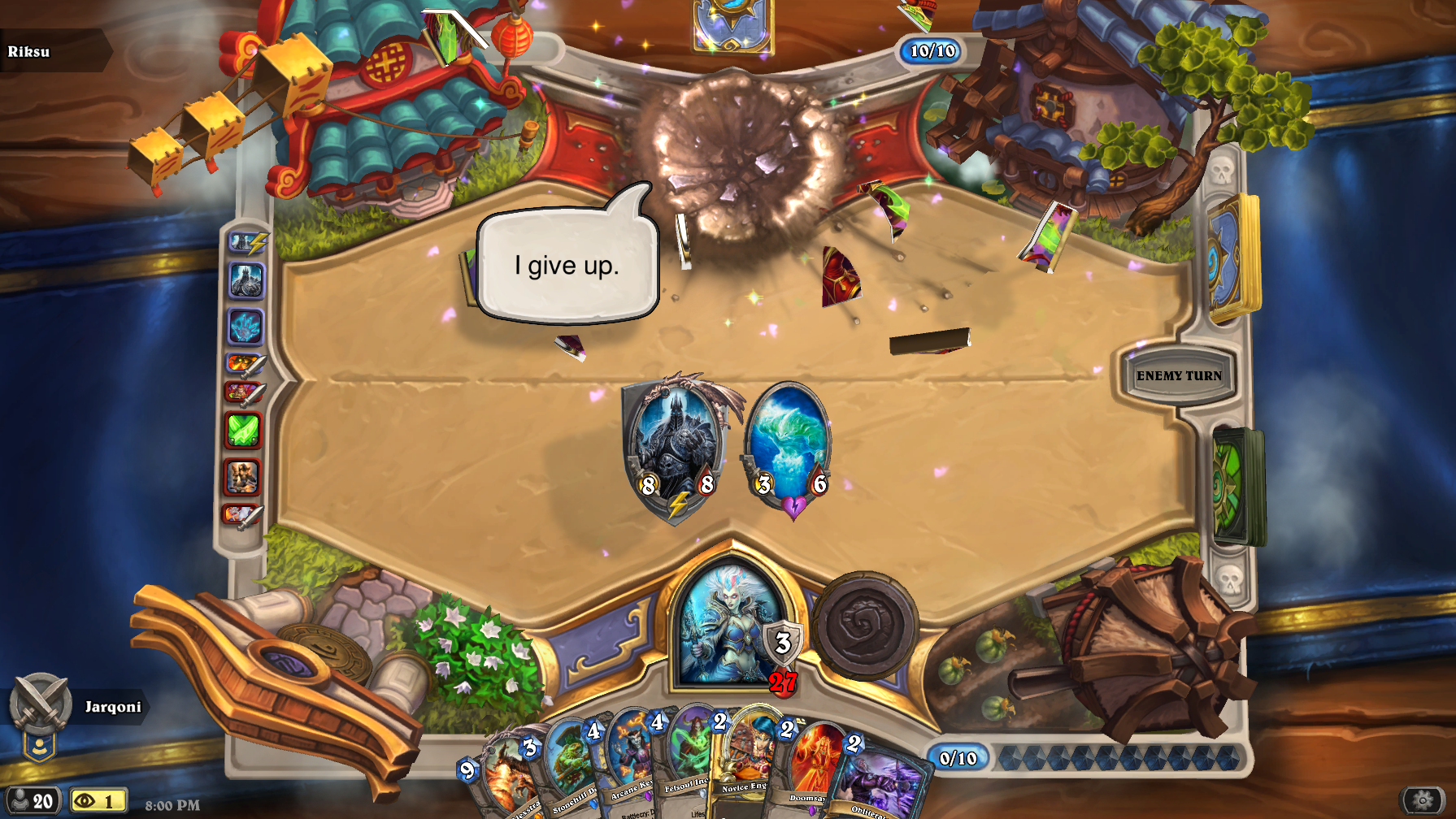Inspect the topmost lightning bolt history entry
Viewport: 1456px width, 819px height.
click(x=248, y=242)
